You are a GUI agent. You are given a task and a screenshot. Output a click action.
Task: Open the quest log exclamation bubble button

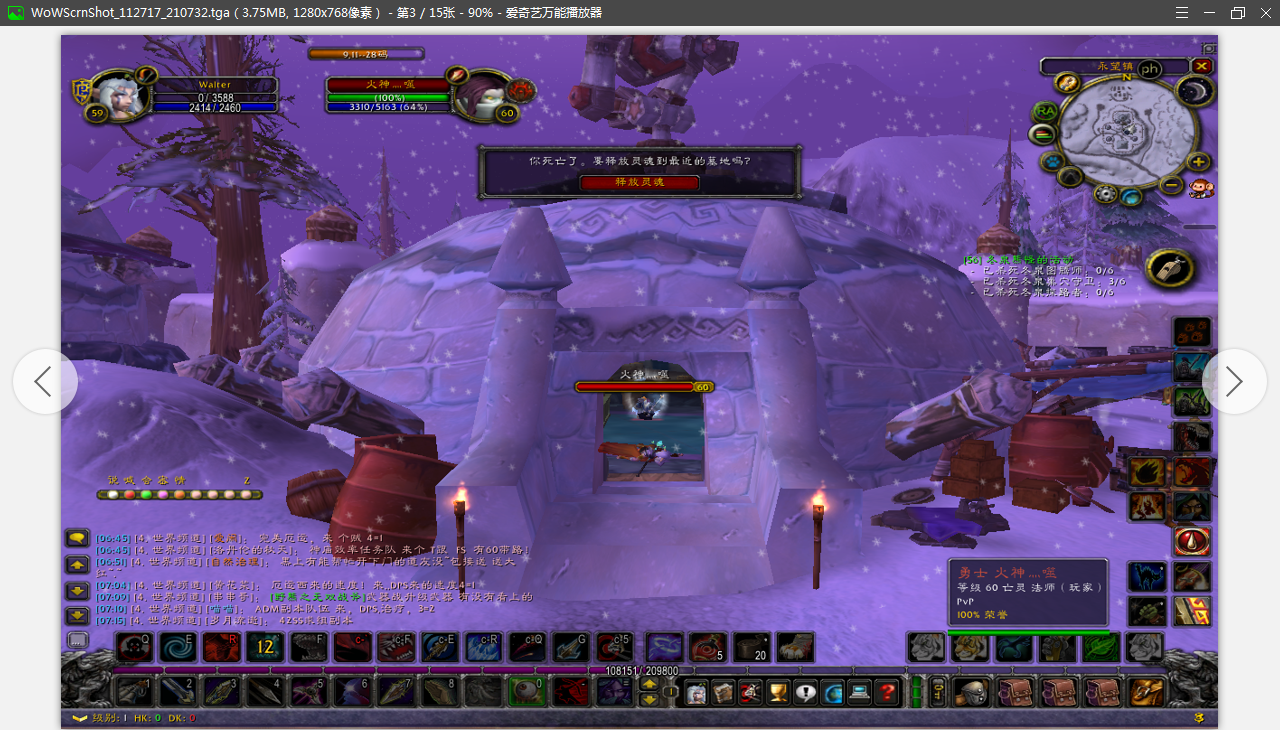click(805, 691)
